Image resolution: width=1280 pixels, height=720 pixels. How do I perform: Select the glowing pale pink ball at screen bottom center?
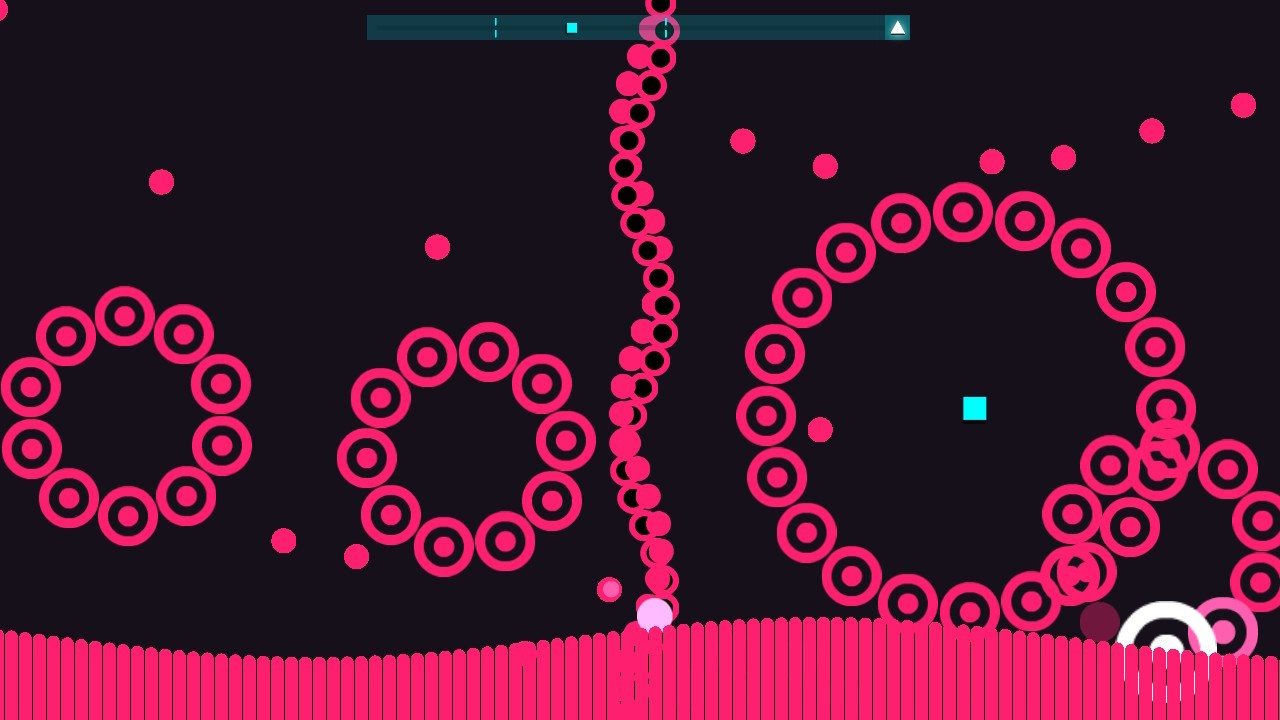(654, 612)
